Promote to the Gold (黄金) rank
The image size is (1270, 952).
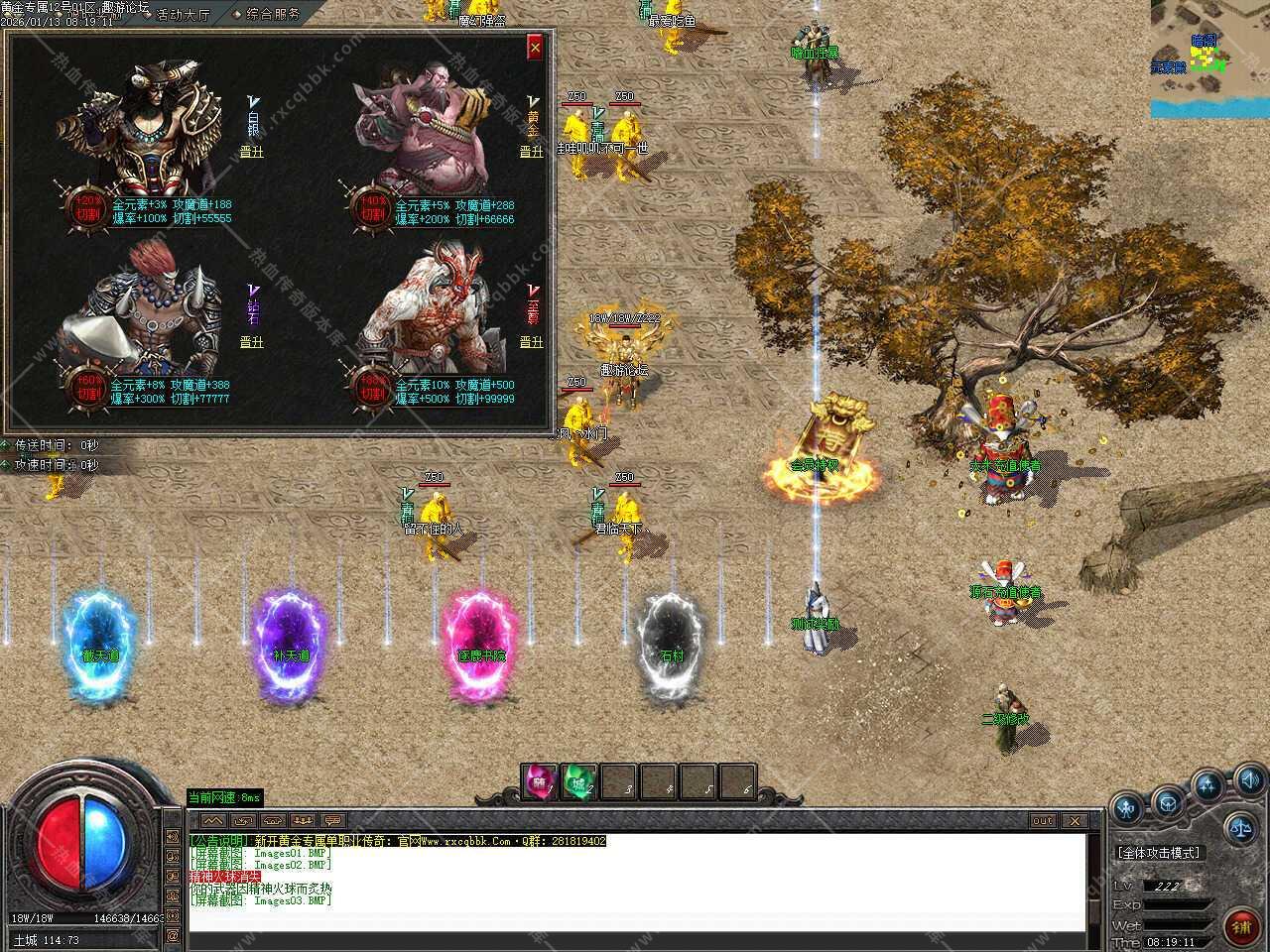click(x=532, y=152)
